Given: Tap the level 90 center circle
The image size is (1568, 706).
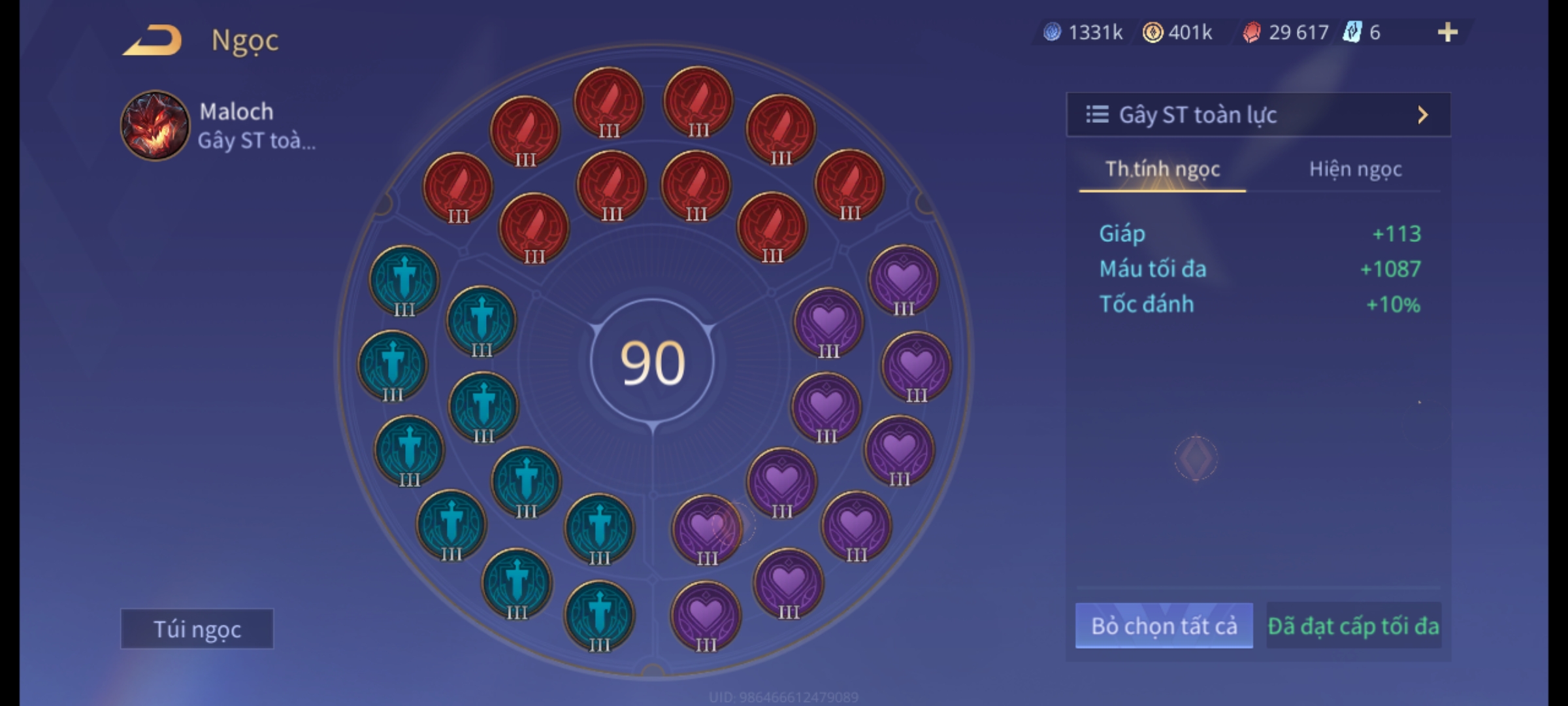Looking at the screenshot, I should pos(653,363).
